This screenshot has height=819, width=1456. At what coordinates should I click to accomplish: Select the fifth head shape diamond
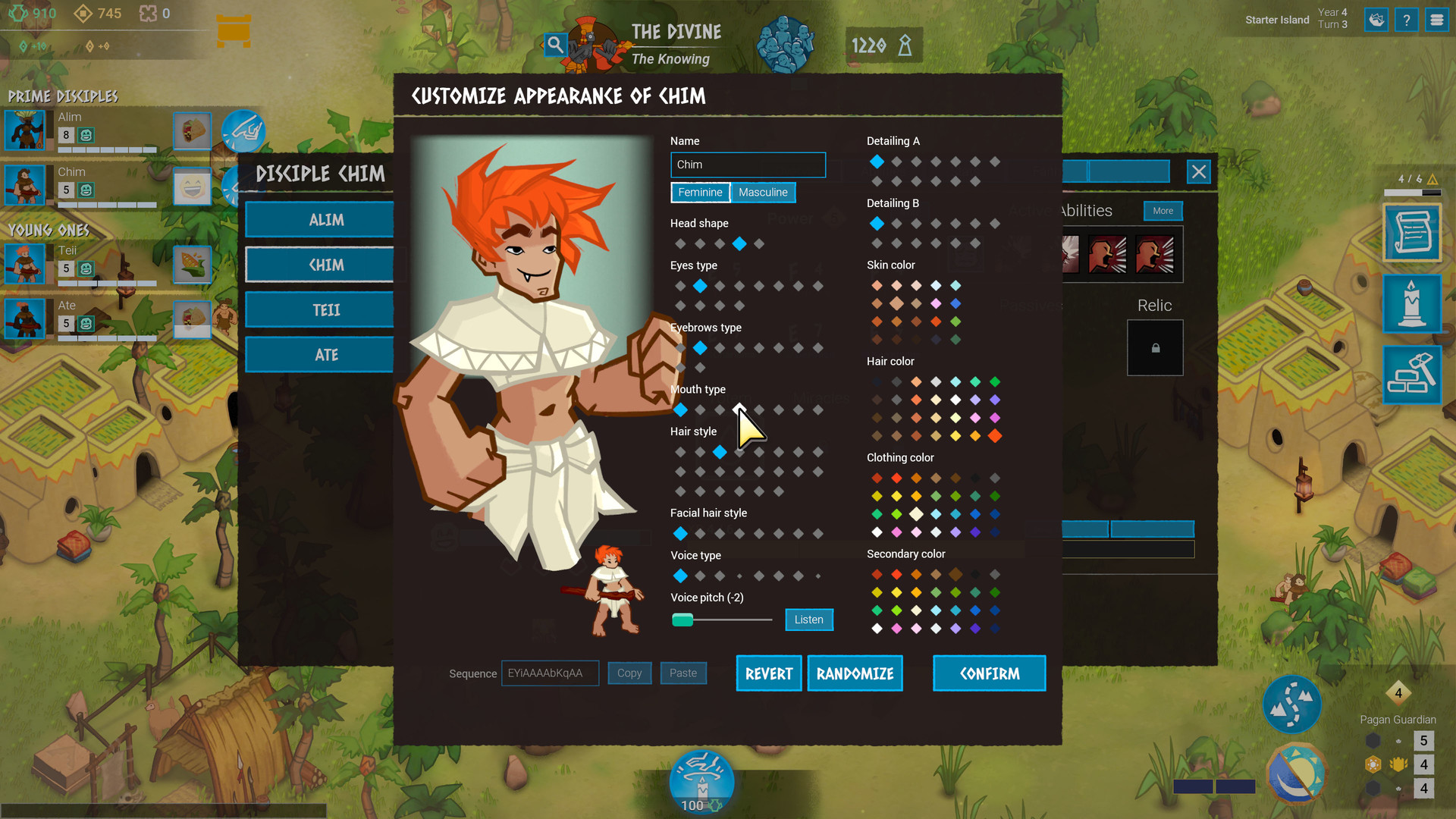pyautogui.click(x=760, y=243)
